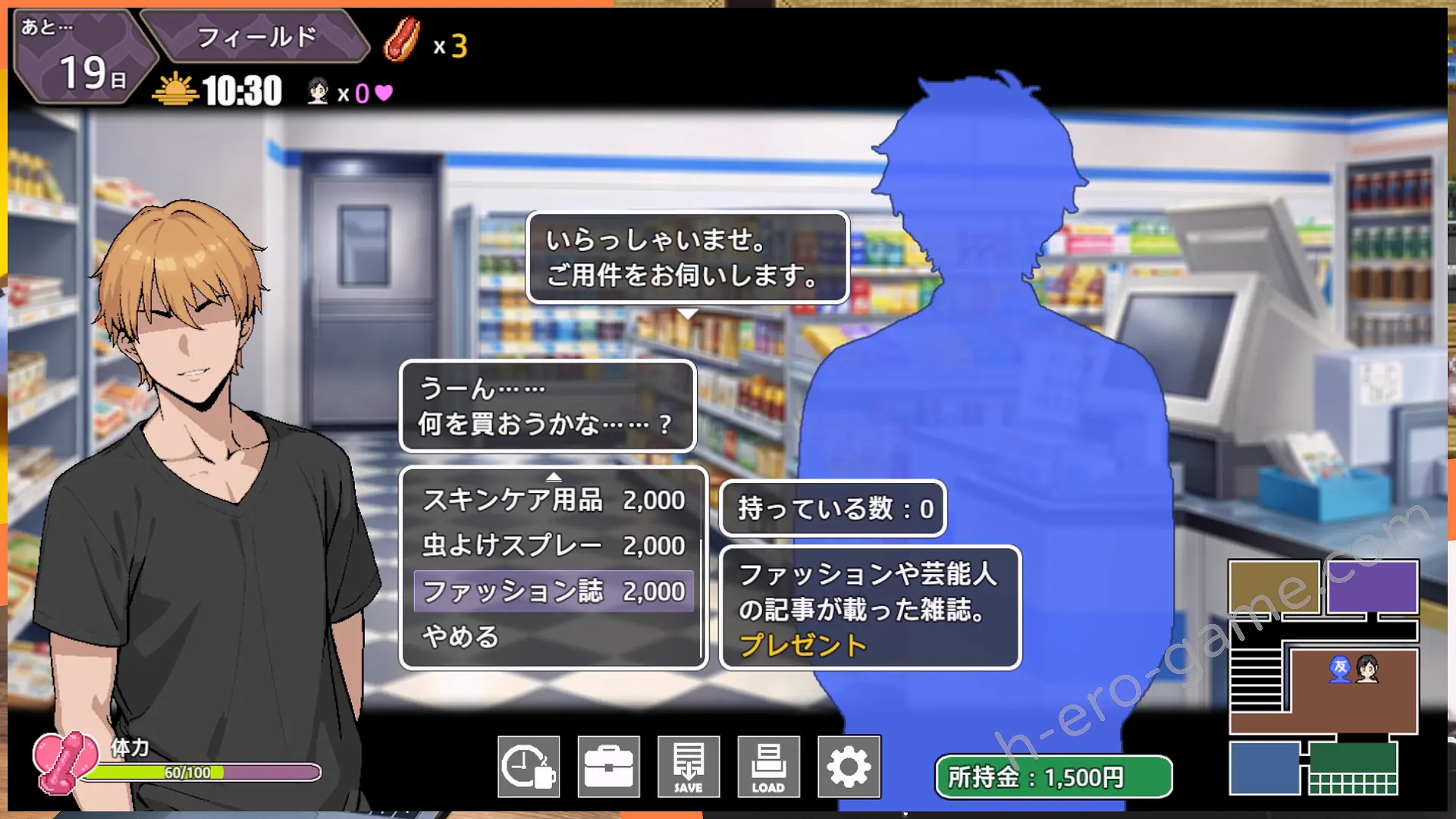Click the LOAD button
Viewport: 1456px width, 819px height.
click(x=768, y=767)
